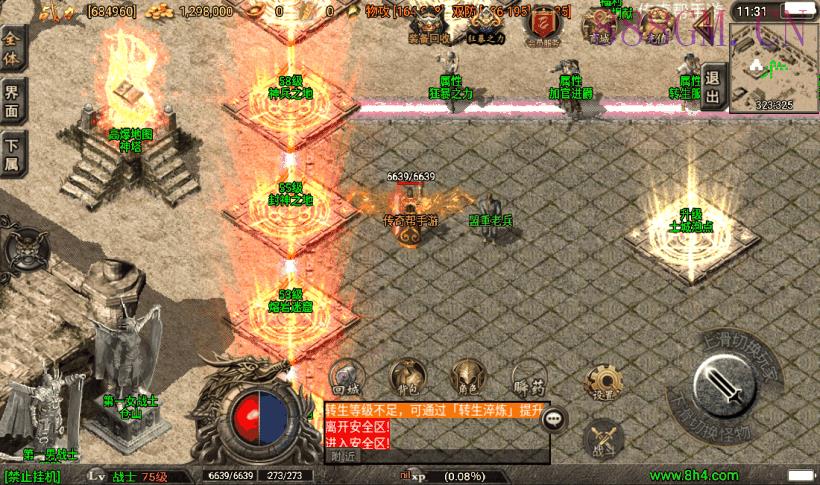
Task: Toggle the 战斗 crossed-swords battle mode
Action: (x=603, y=438)
